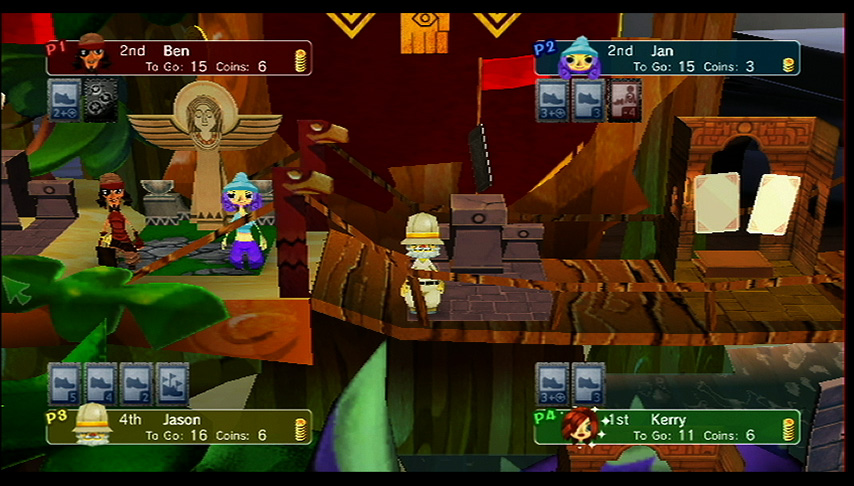Click Jason's P3 player panel
The width and height of the screenshot is (854, 486).
point(180,427)
